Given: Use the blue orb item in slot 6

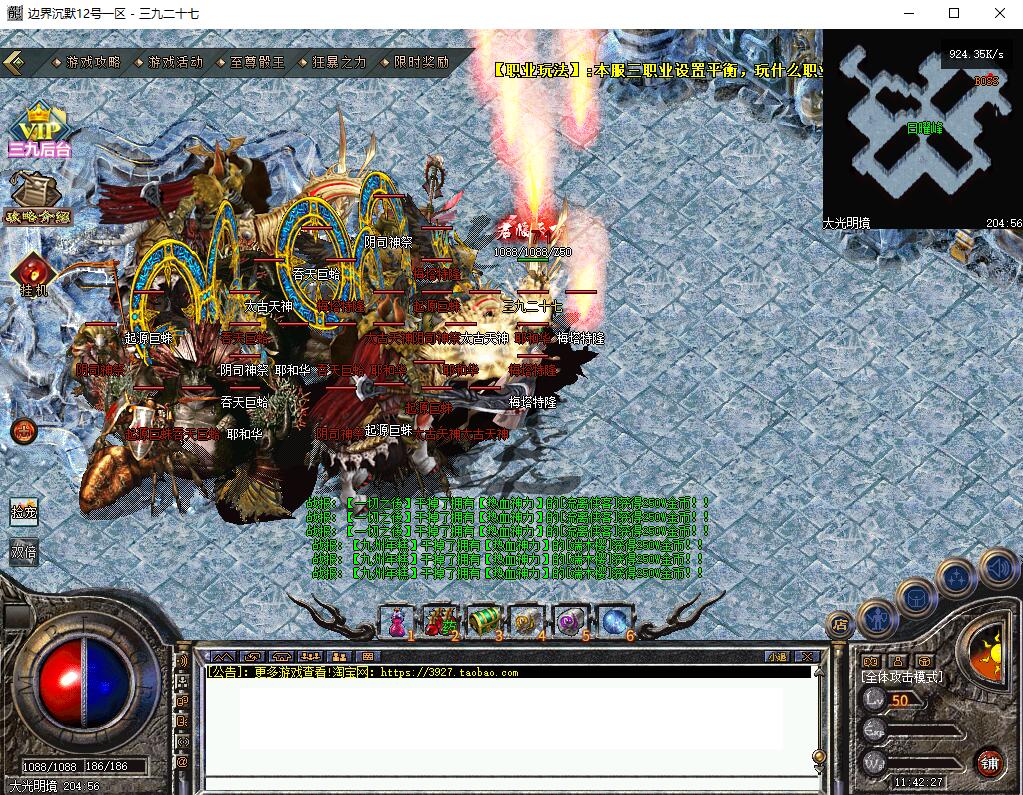Looking at the screenshot, I should click(614, 621).
